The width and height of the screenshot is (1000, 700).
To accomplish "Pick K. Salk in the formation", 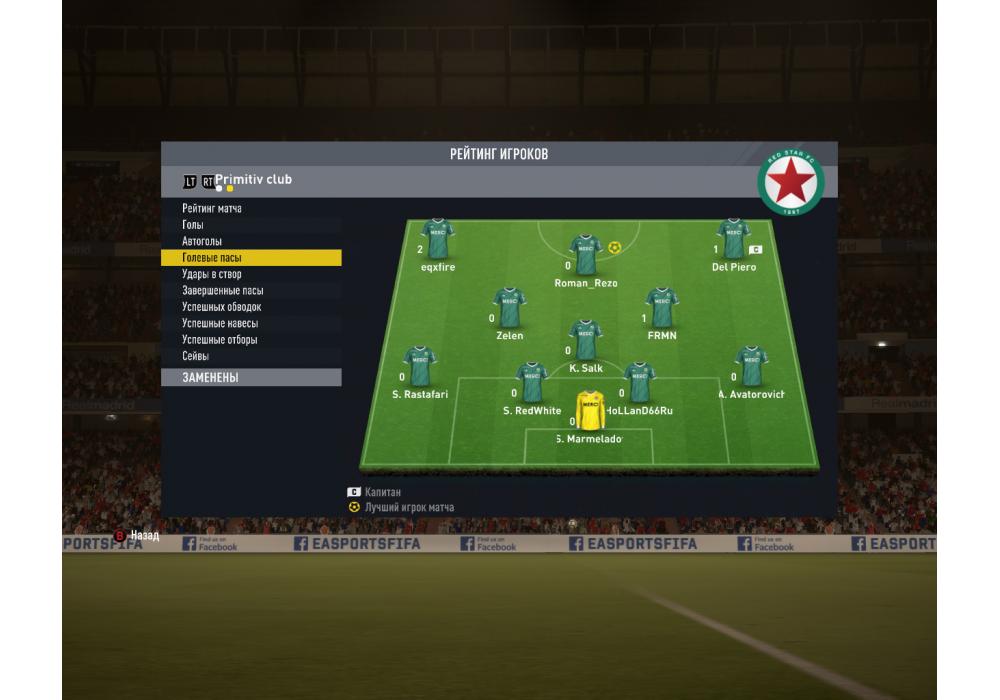I will coord(585,340).
